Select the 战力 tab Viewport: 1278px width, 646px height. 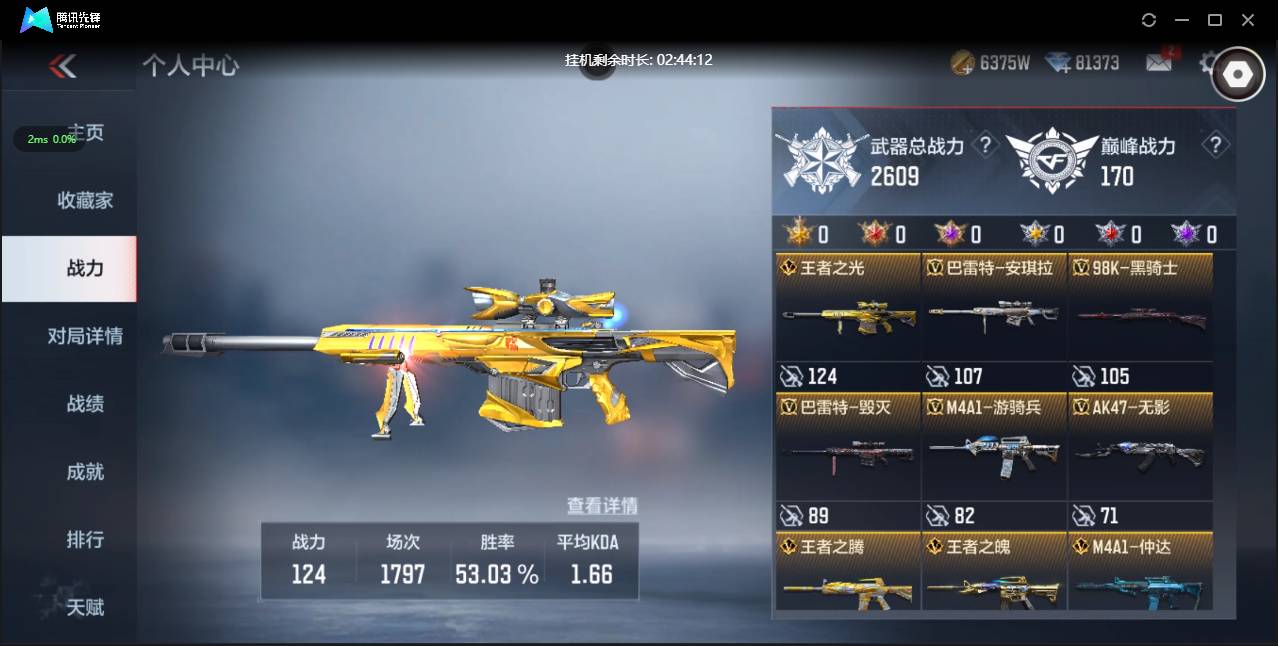click(85, 268)
